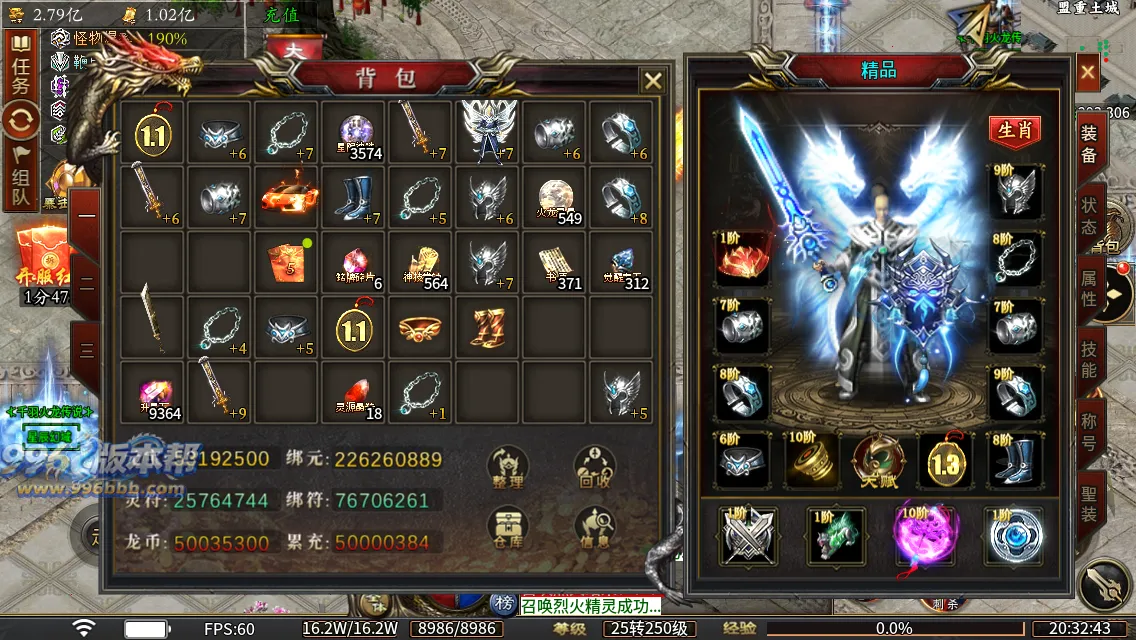Open the 回收 recycle function
Image resolution: width=1136 pixels, height=640 pixels.
(594, 467)
